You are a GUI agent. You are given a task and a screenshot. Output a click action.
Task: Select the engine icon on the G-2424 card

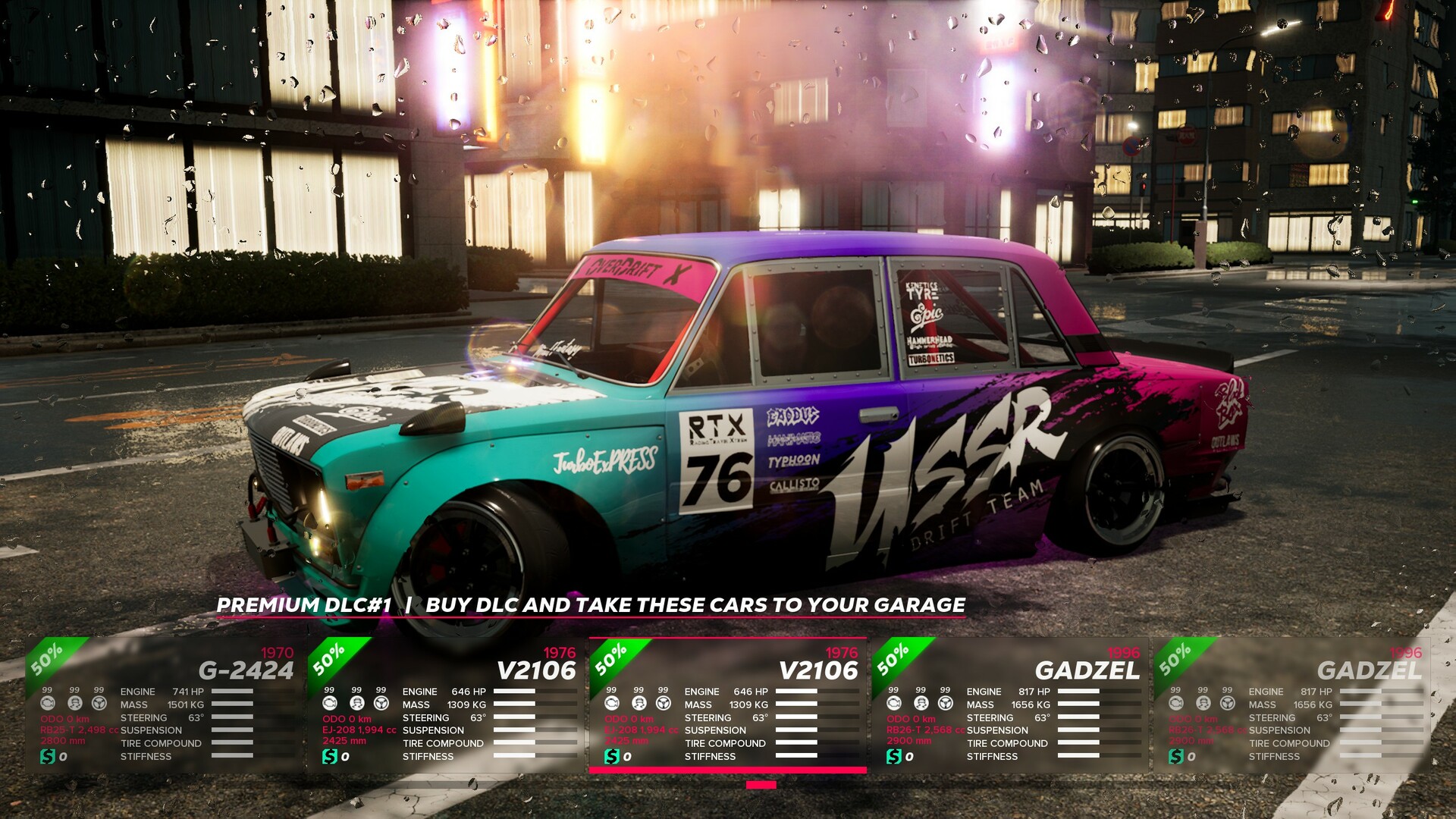pos(47,704)
